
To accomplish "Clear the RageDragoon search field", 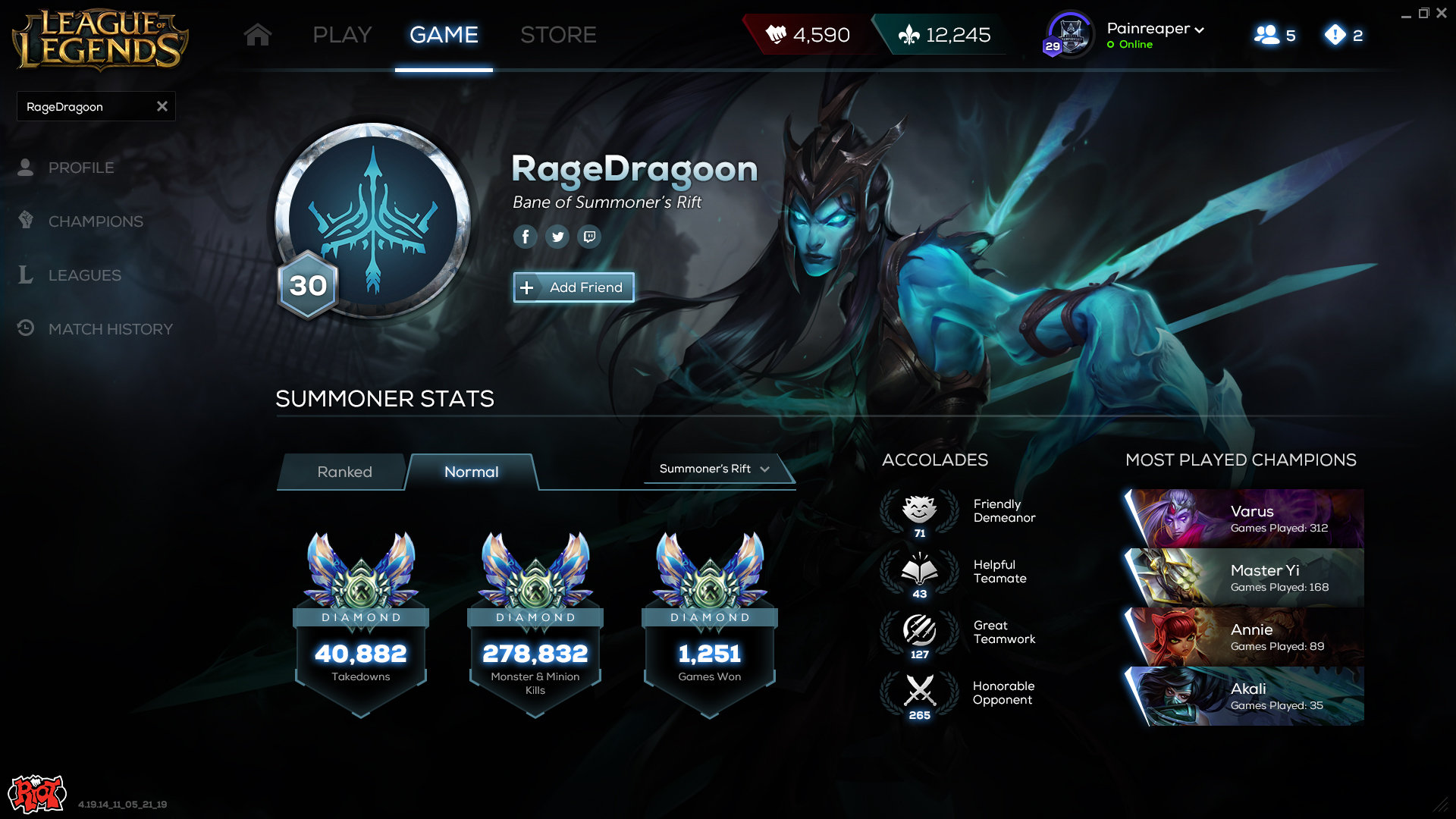I will tap(162, 107).
